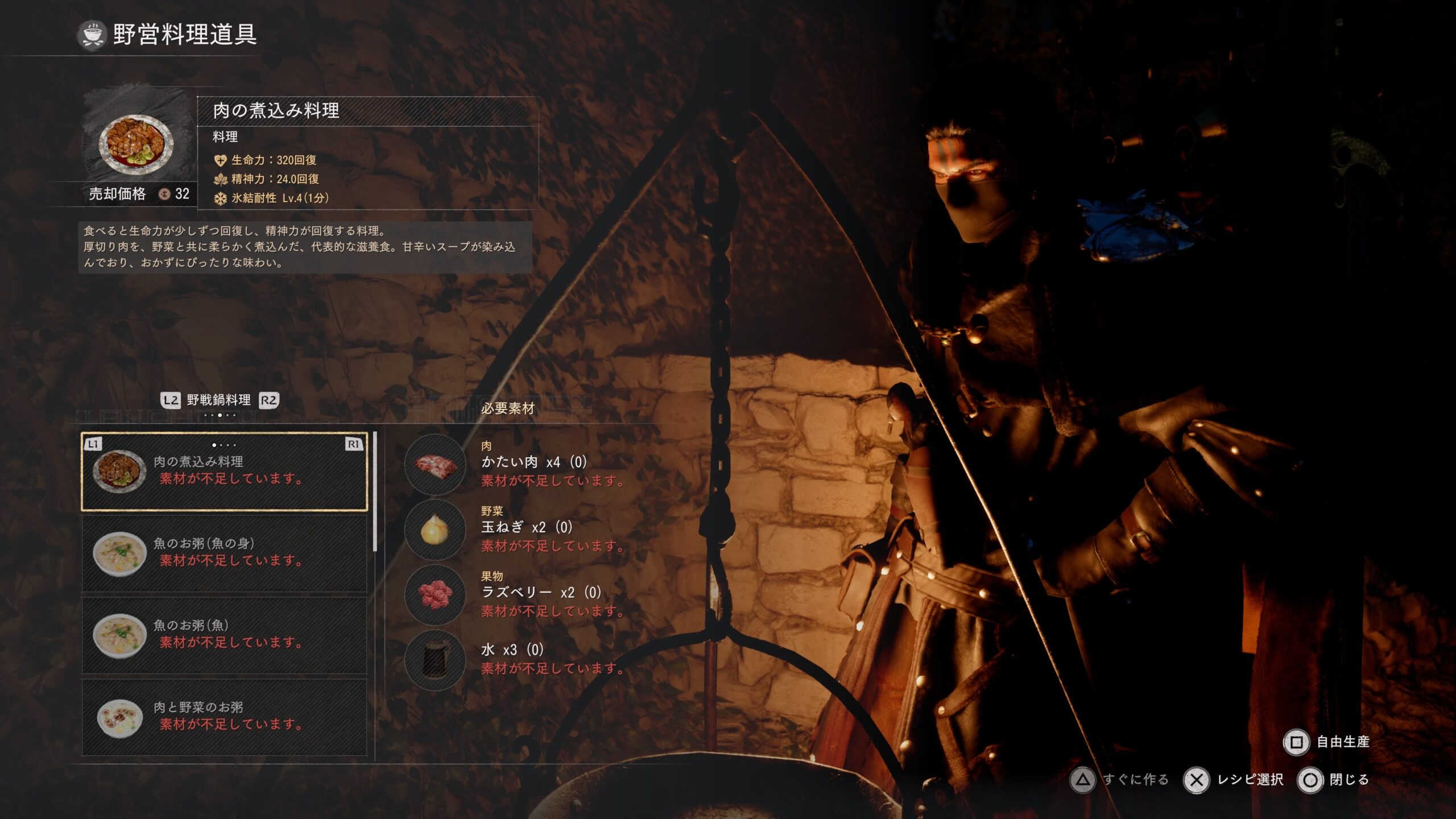The image size is (1456, 819).
Task: Select the 肉の煮込み料理 recipe row
Action: (x=224, y=471)
